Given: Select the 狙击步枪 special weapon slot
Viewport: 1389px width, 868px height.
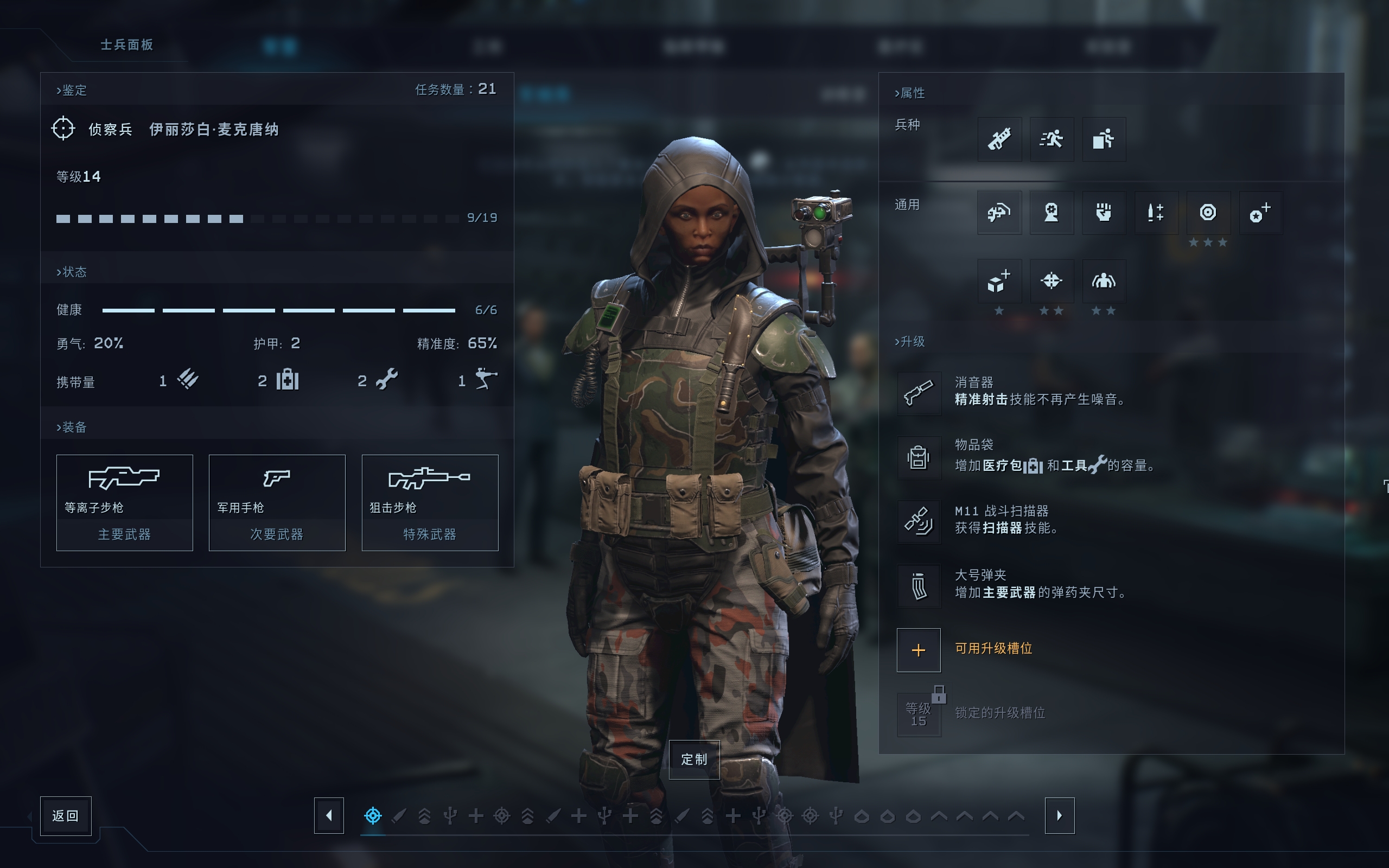Looking at the screenshot, I should [429, 502].
